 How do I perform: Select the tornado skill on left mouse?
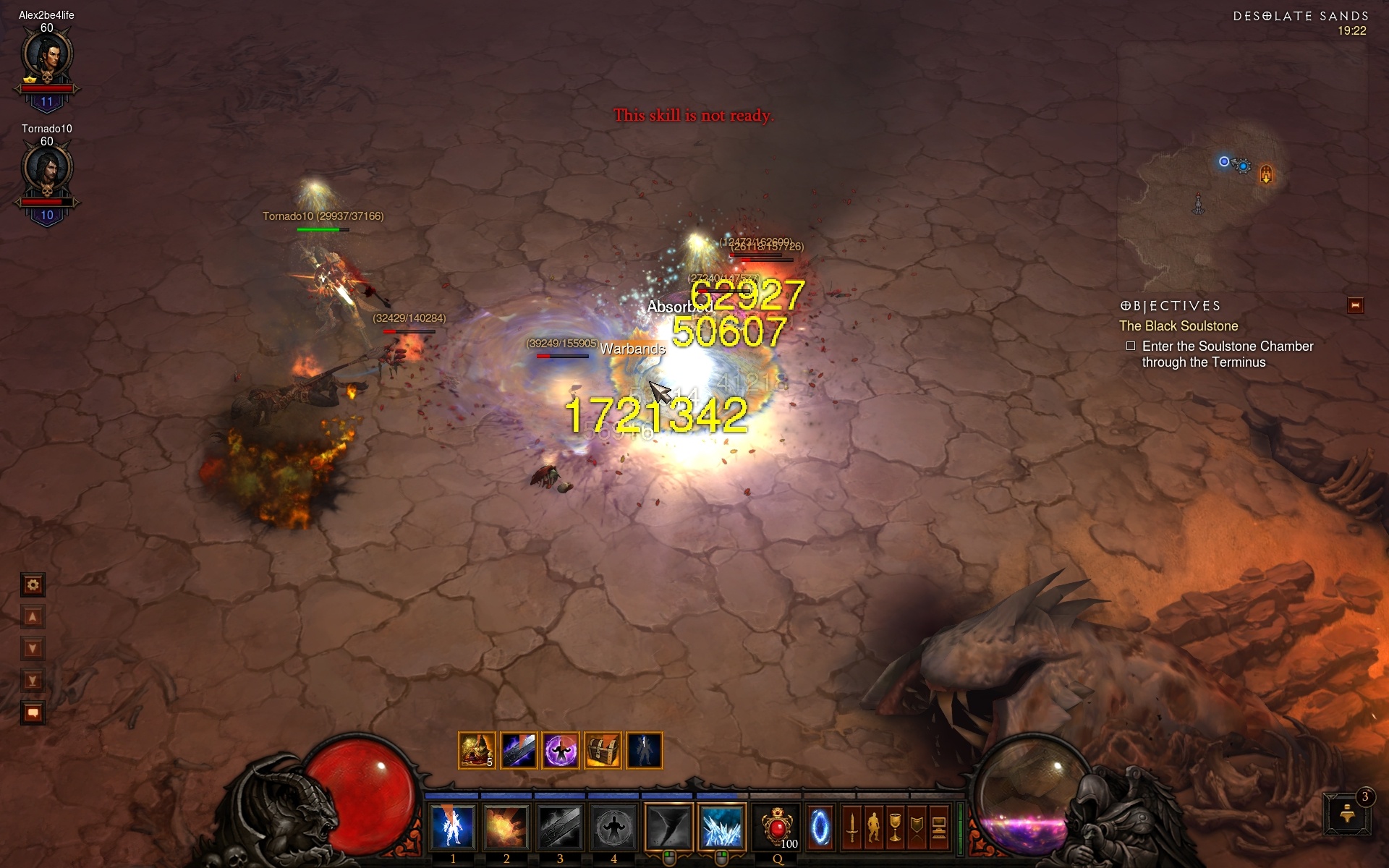click(x=668, y=827)
